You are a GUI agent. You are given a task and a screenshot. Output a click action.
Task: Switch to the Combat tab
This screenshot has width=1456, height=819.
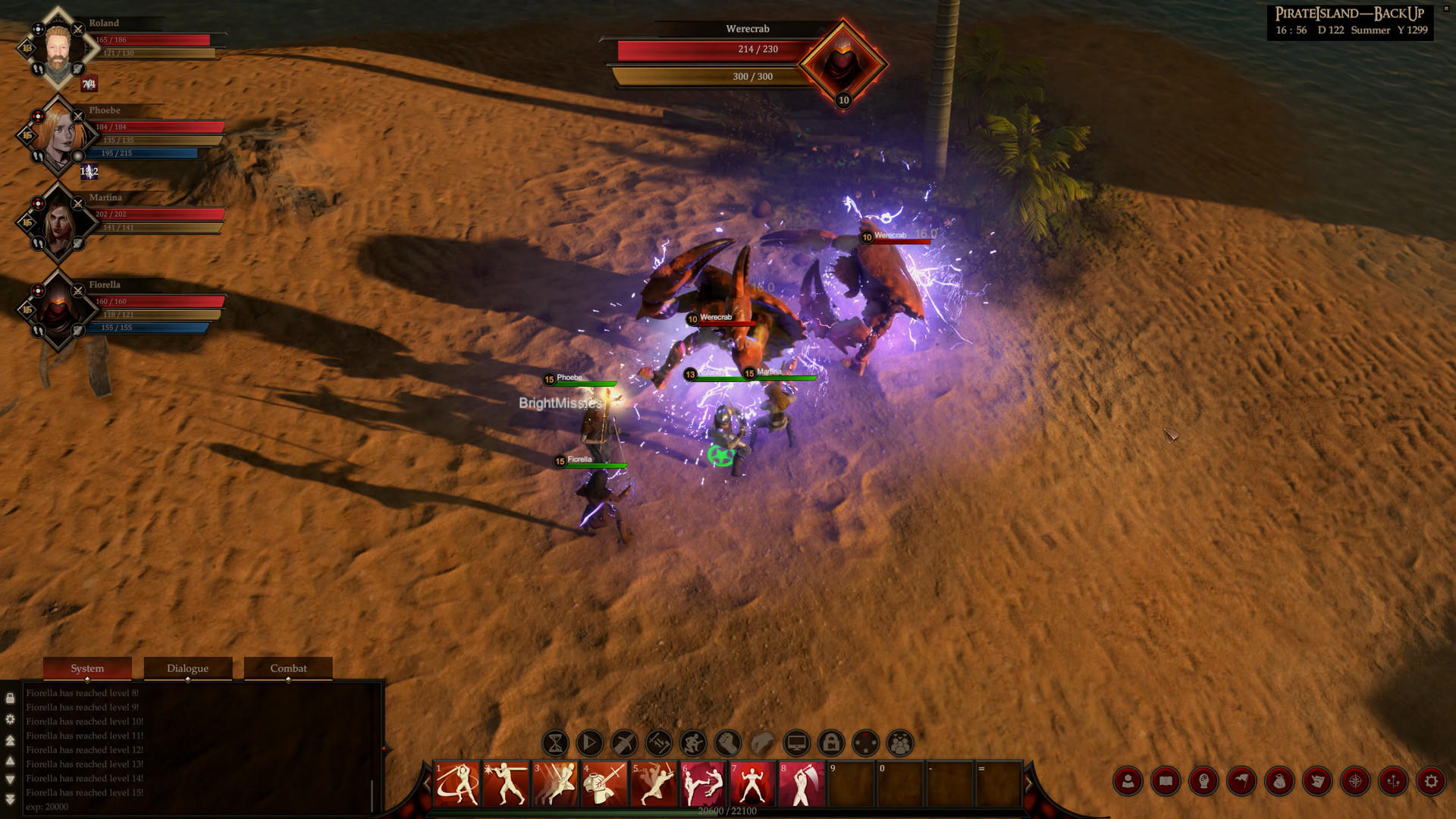pyautogui.click(x=288, y=668)
